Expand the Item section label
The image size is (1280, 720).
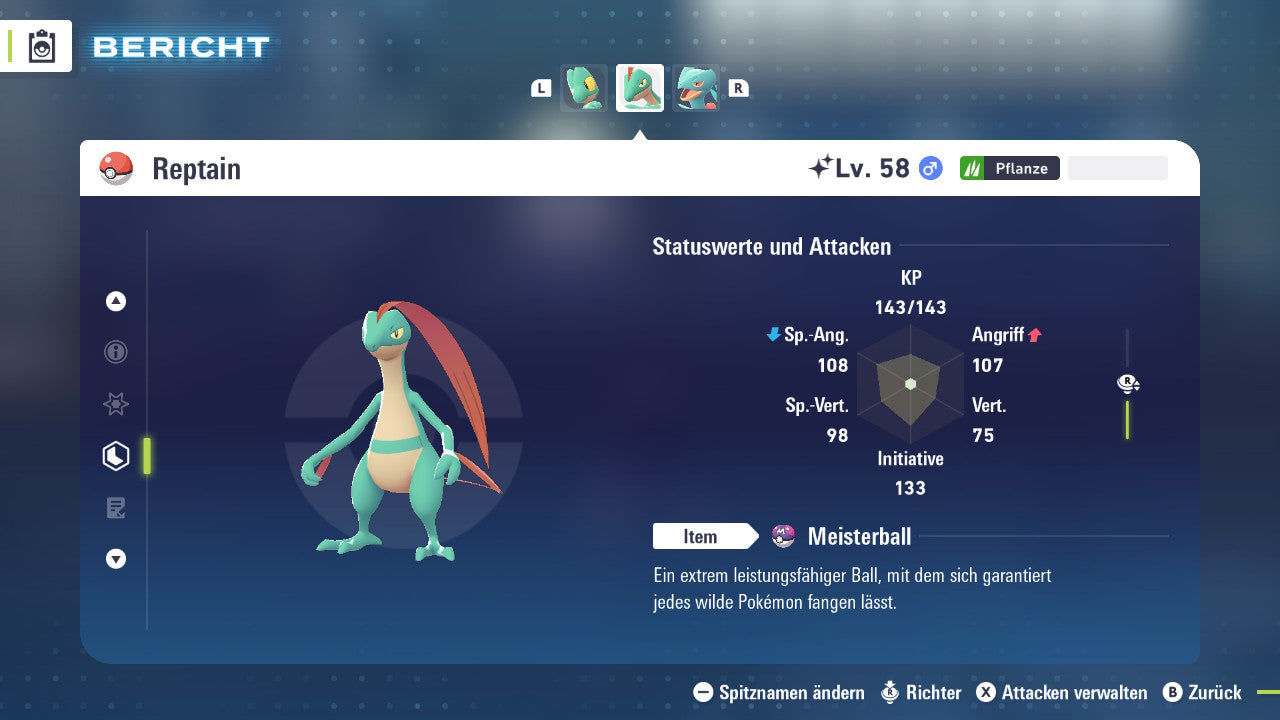click(x=705, y=536)
